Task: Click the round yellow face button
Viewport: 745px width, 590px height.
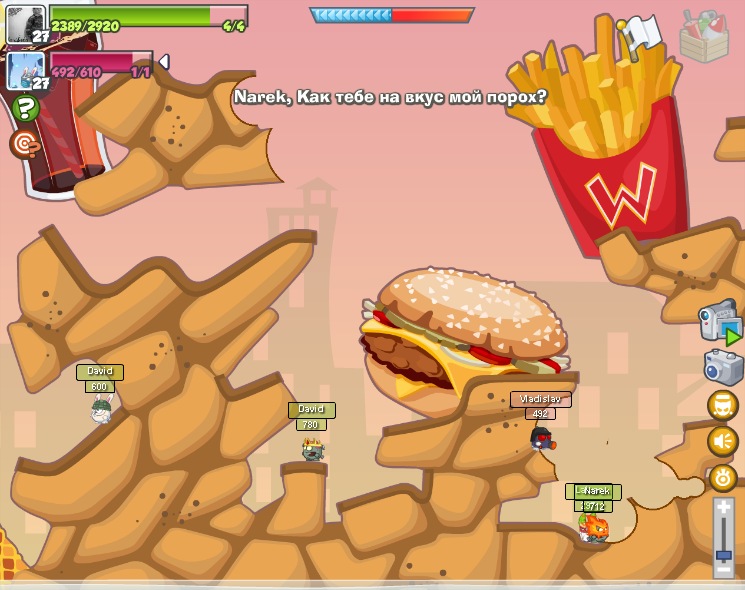Action: pyautogui.click(x=722, y=405)
